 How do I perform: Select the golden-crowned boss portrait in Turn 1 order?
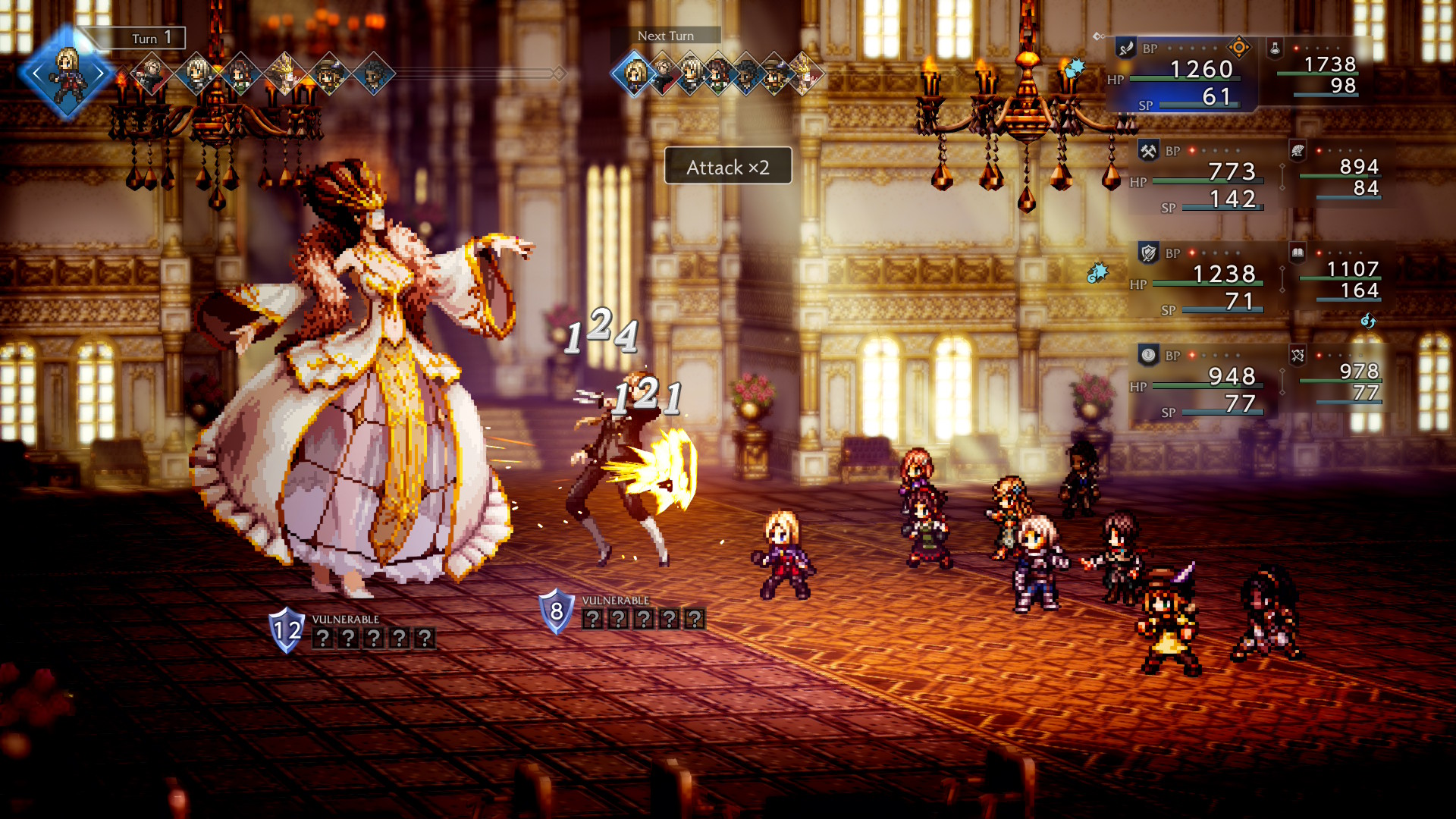285,74
